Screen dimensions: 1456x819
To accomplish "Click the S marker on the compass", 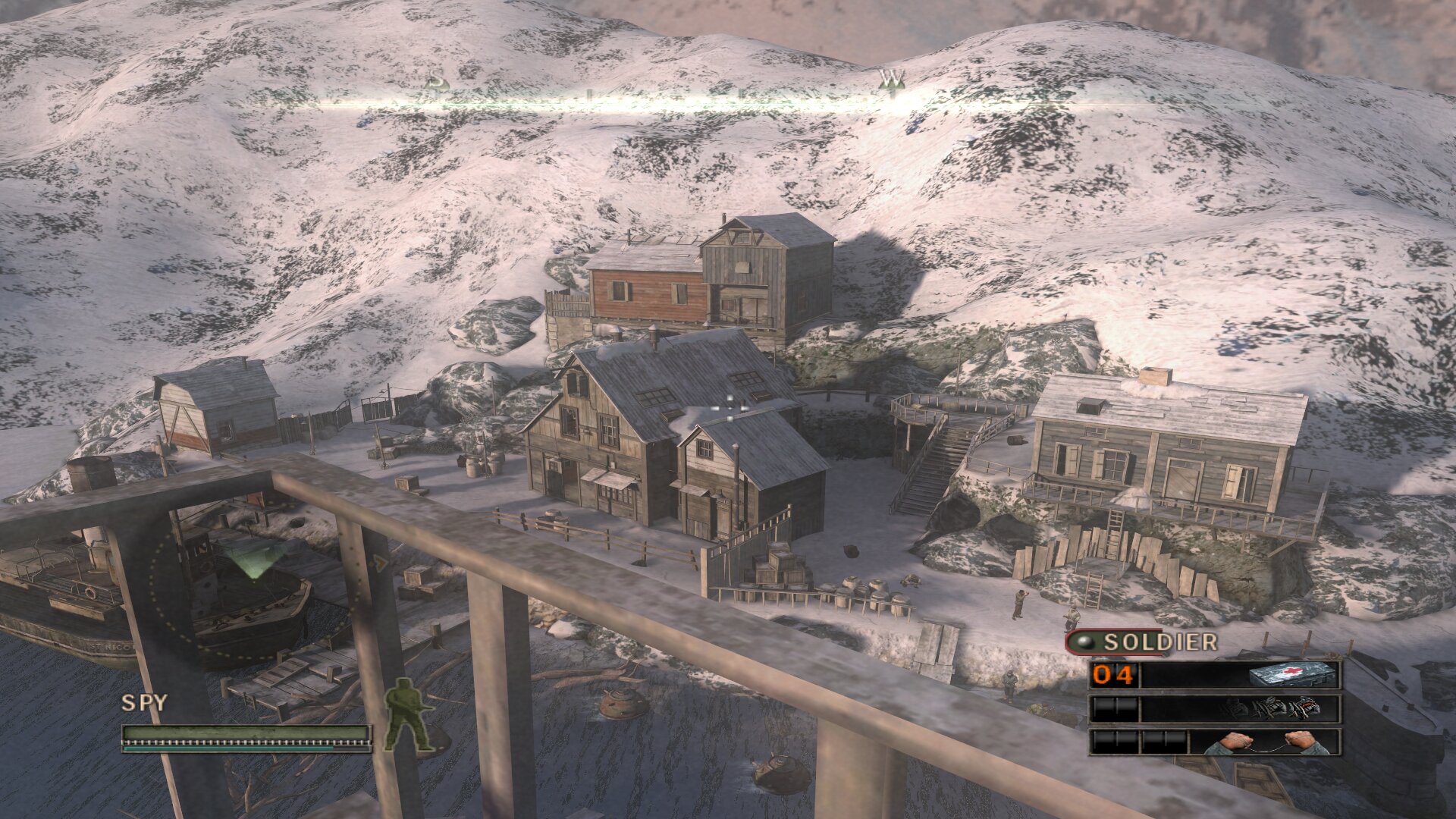I will (x=435, y=79).
